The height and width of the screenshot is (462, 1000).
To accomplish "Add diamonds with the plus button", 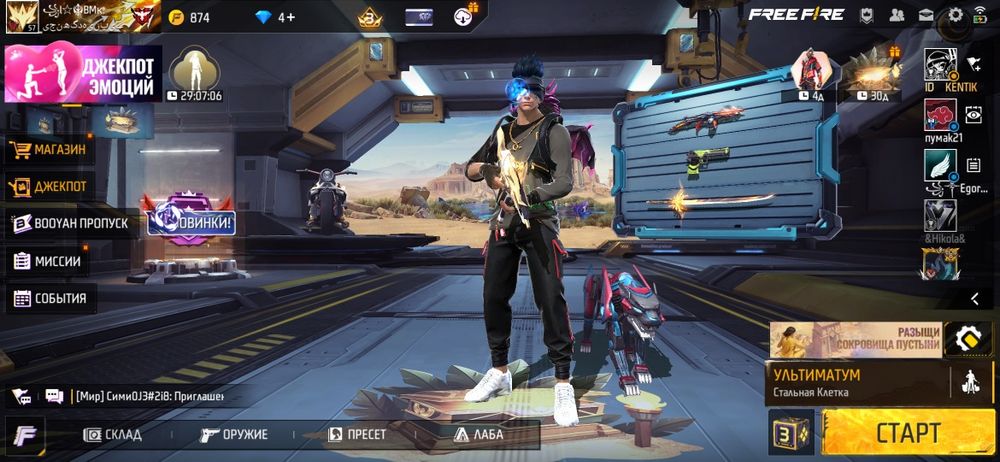I will [287, 17].
